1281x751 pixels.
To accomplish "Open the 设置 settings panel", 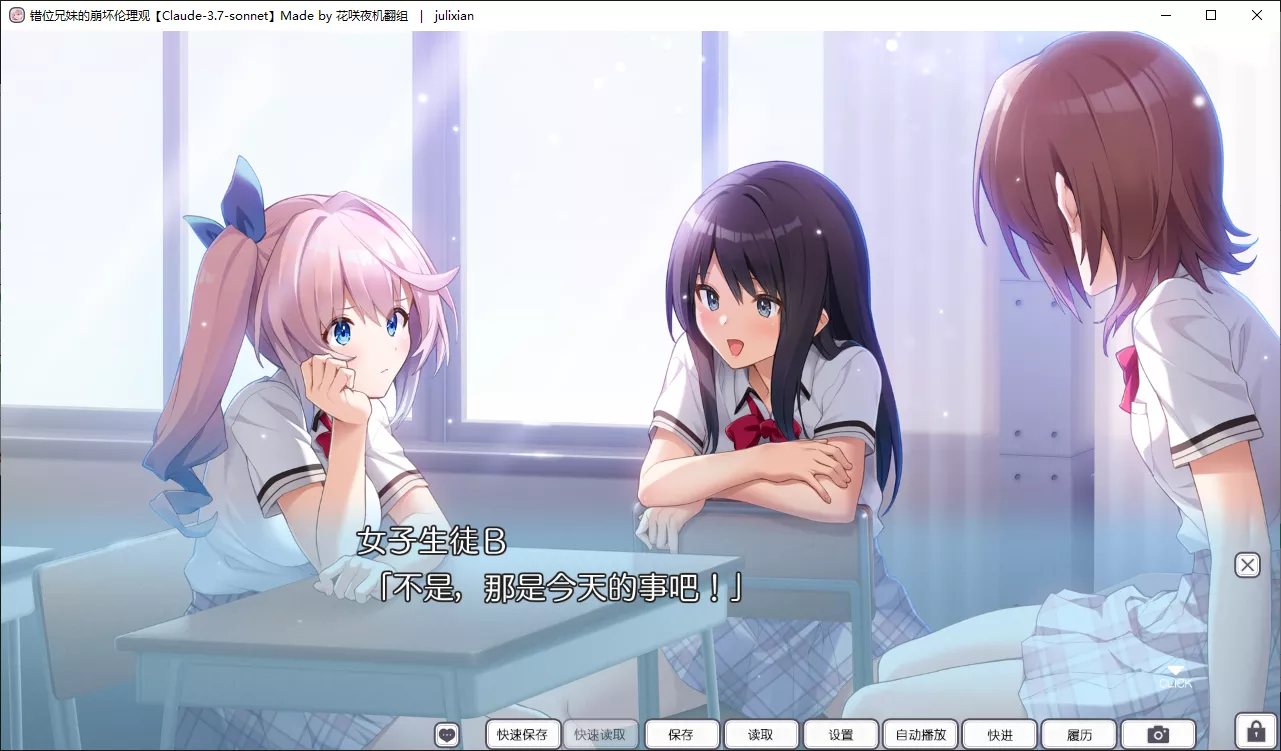I will point(840,734).
